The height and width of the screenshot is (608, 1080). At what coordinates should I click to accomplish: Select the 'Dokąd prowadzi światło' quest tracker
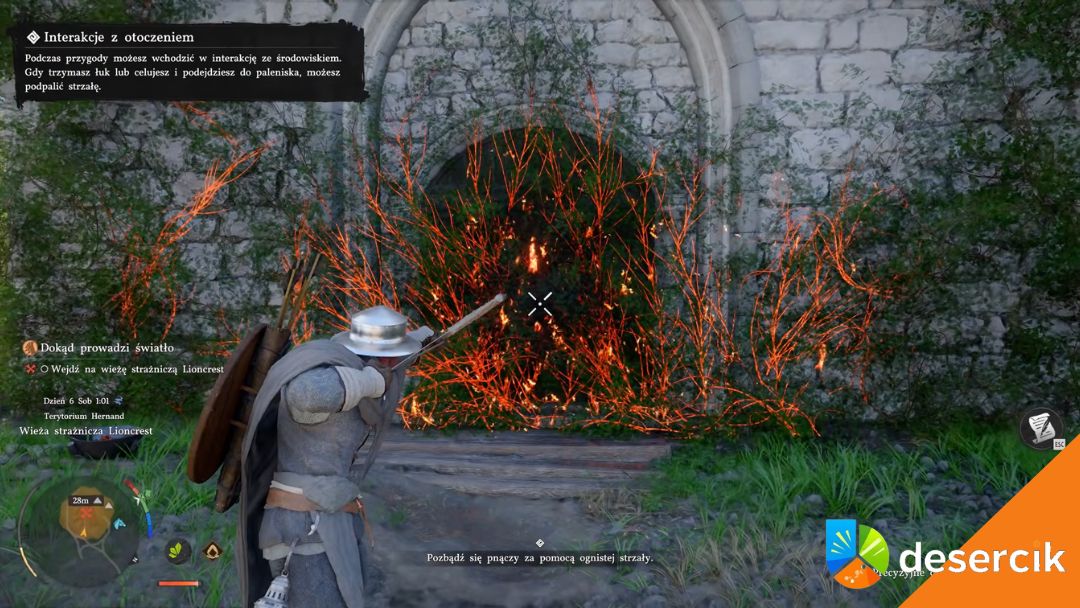click(107, 348)
